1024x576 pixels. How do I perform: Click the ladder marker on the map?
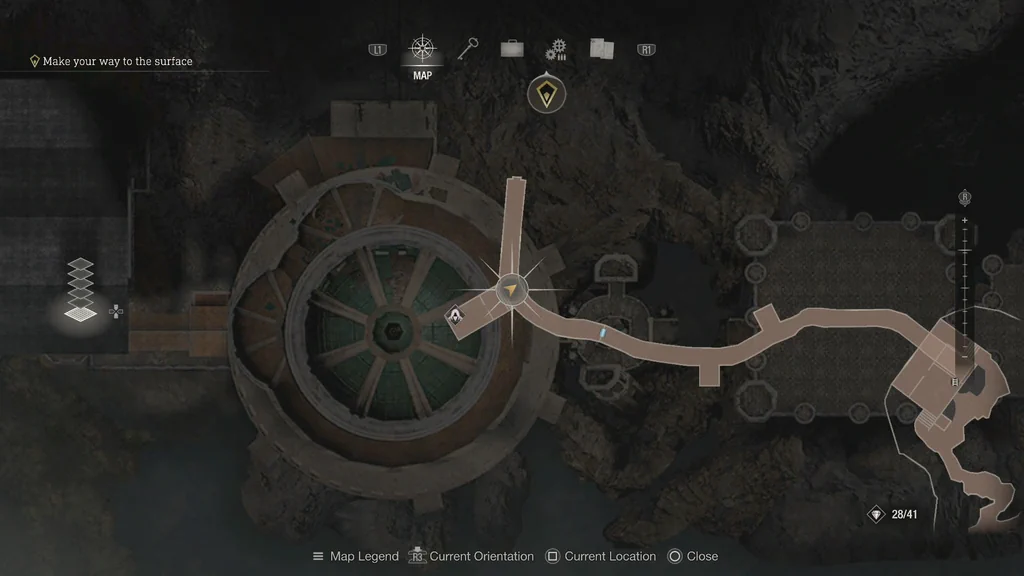955,382
